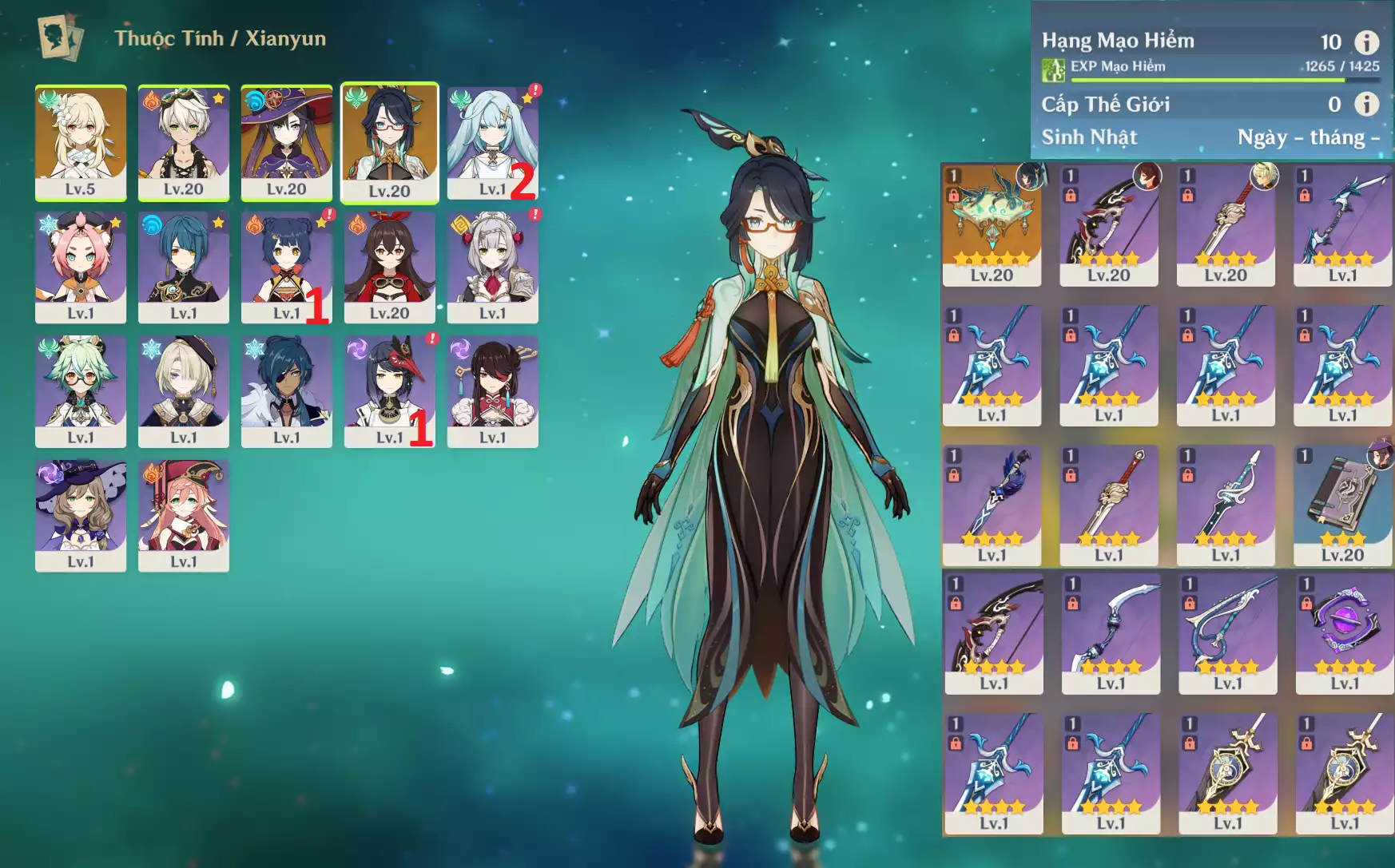1395x868 pixels.
Task: Select Beidou's character portrait
Action: click(x=492, y=390)
